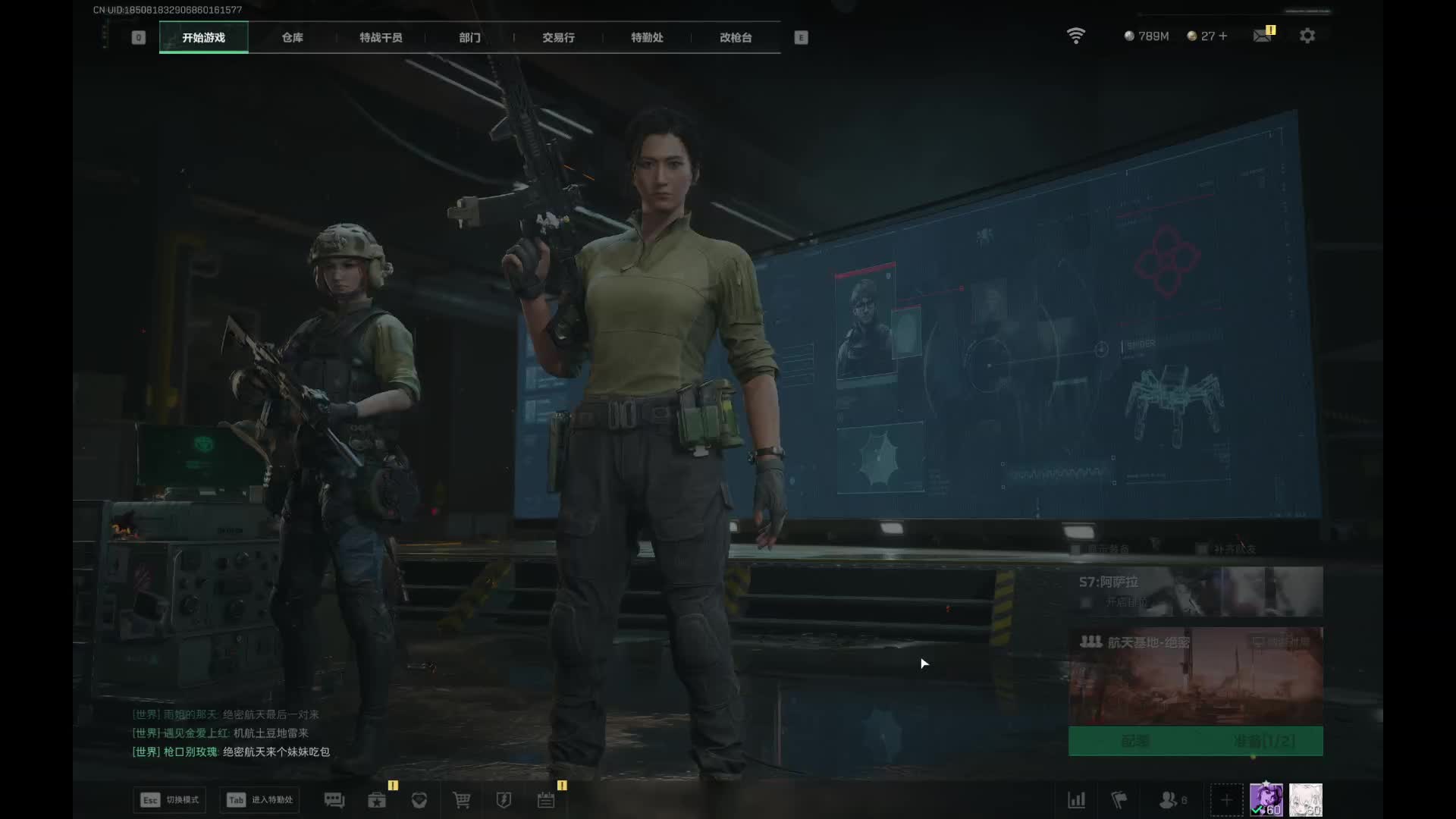The image size is (1456, 819).
Task: Open the calendar events icon
Action: (546, 800)
